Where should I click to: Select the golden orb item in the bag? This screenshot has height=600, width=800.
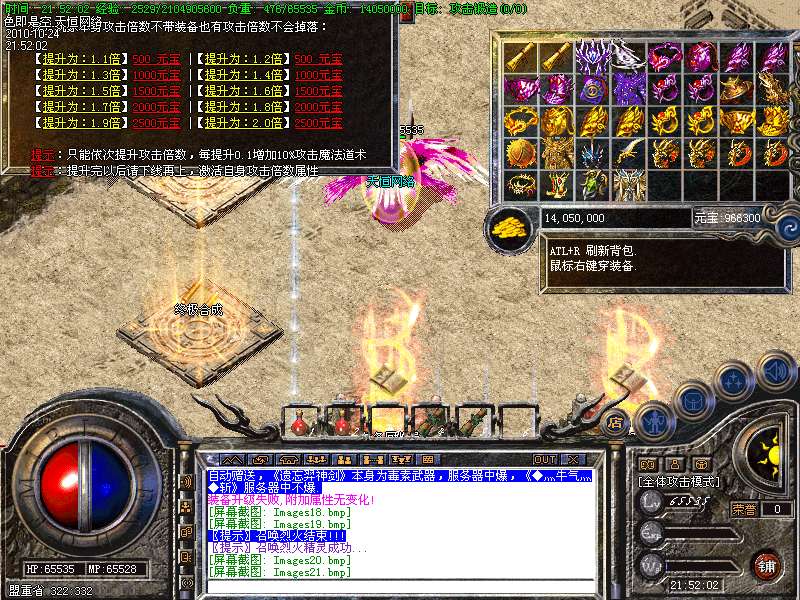[520, 153]
